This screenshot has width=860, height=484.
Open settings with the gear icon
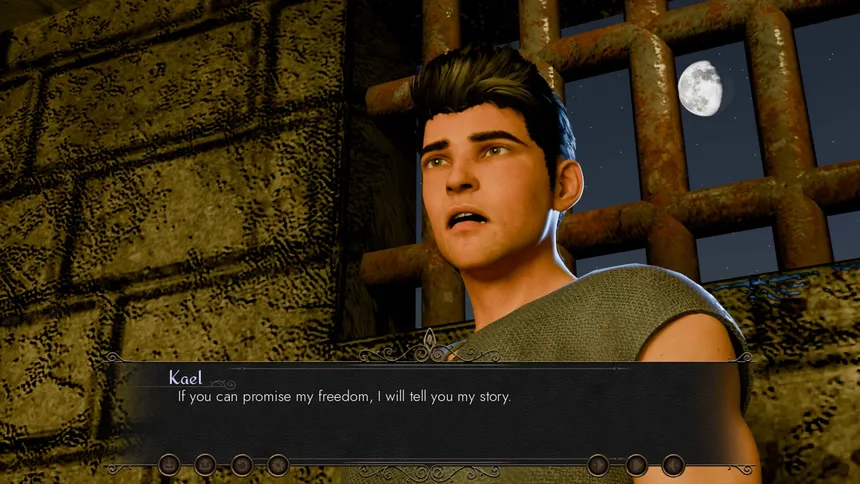278,465
